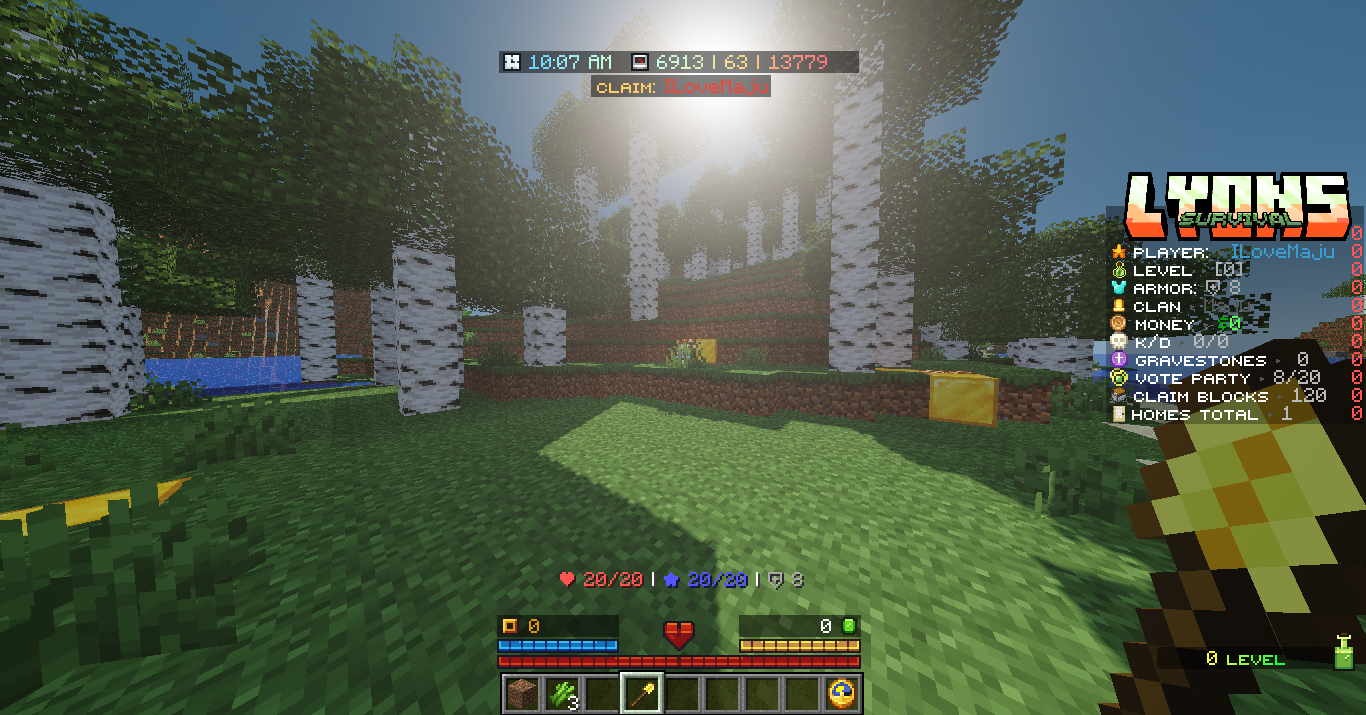Screen dimensions: 1366x715
Task: Select the sugar cane hotbar slot
Action: pos(560,693)
